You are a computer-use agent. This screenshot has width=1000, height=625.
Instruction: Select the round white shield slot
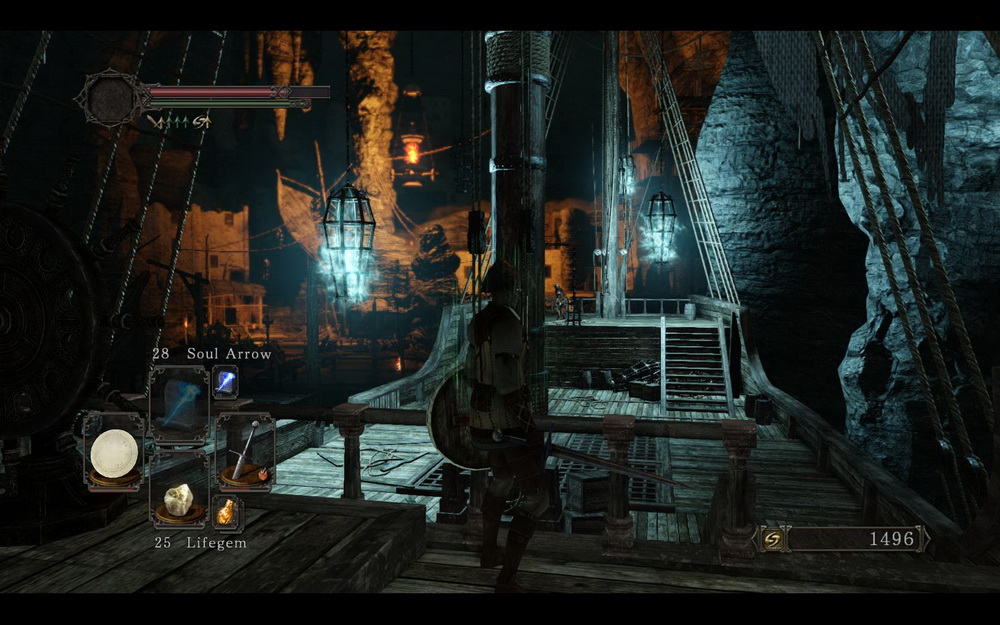[113, 452]
